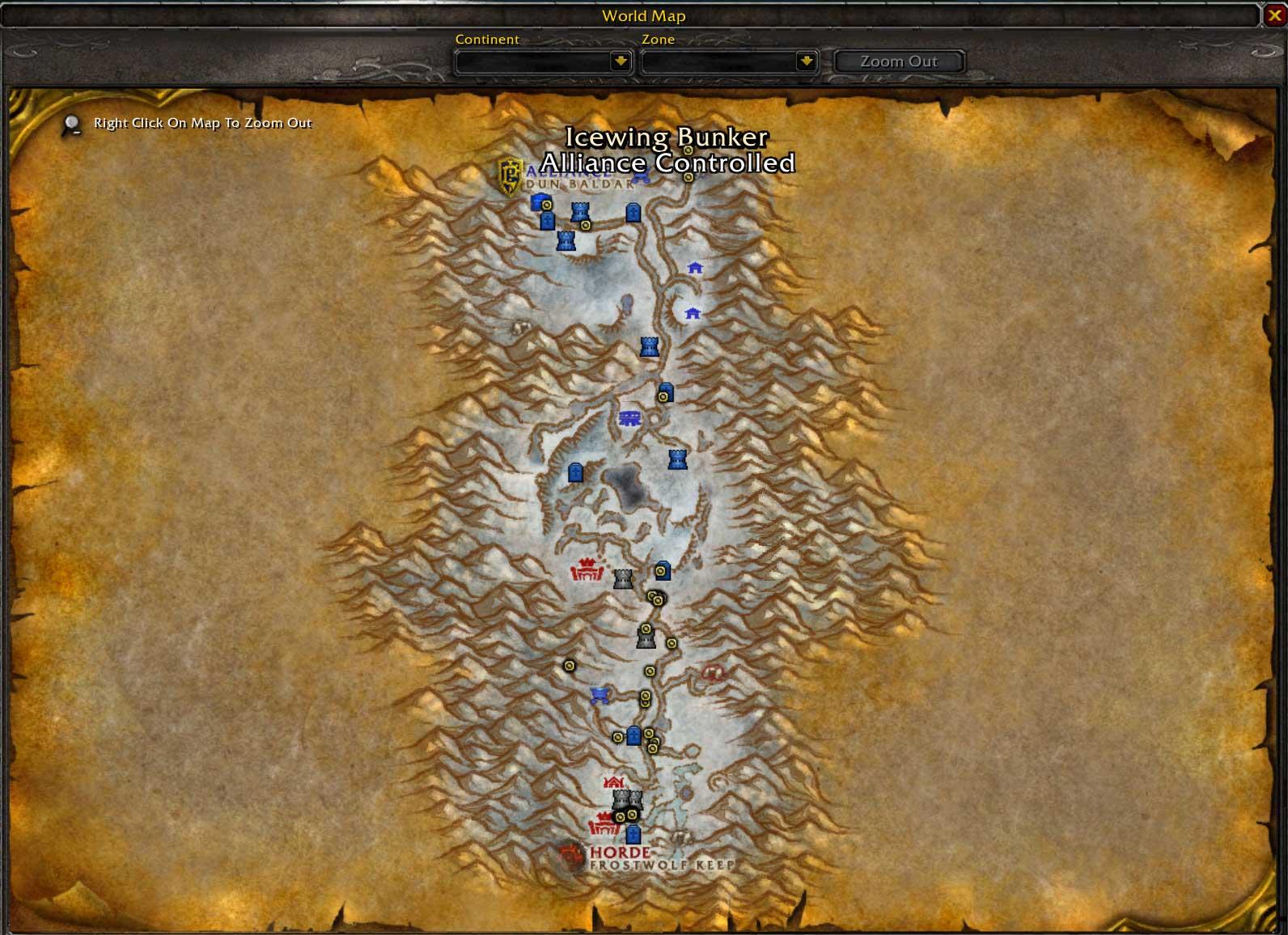This screenshot has height=935, width=1288.
Task: Close the World Map window
Action: point(1274,15)
